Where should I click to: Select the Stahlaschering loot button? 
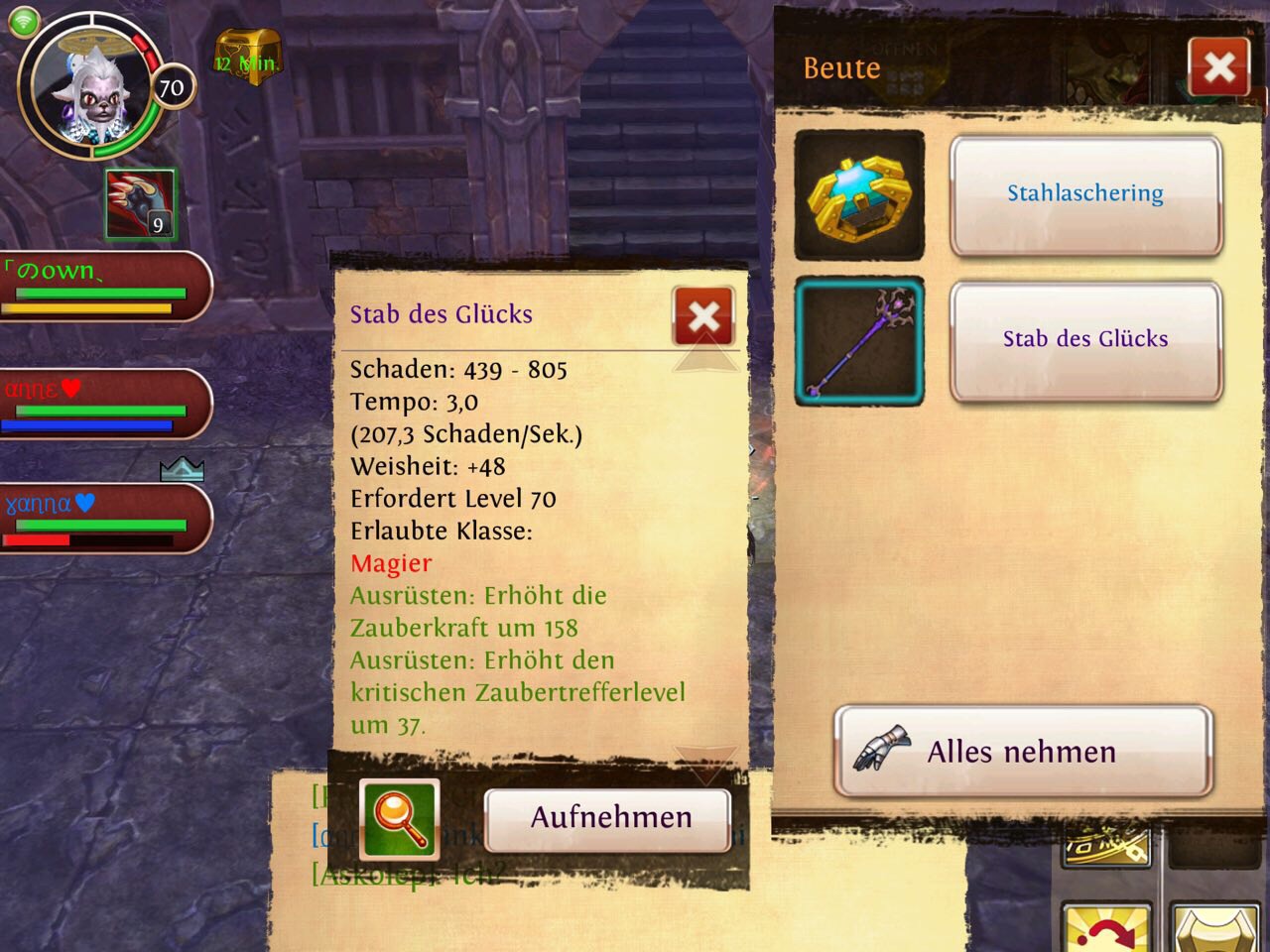[1085, 194]
